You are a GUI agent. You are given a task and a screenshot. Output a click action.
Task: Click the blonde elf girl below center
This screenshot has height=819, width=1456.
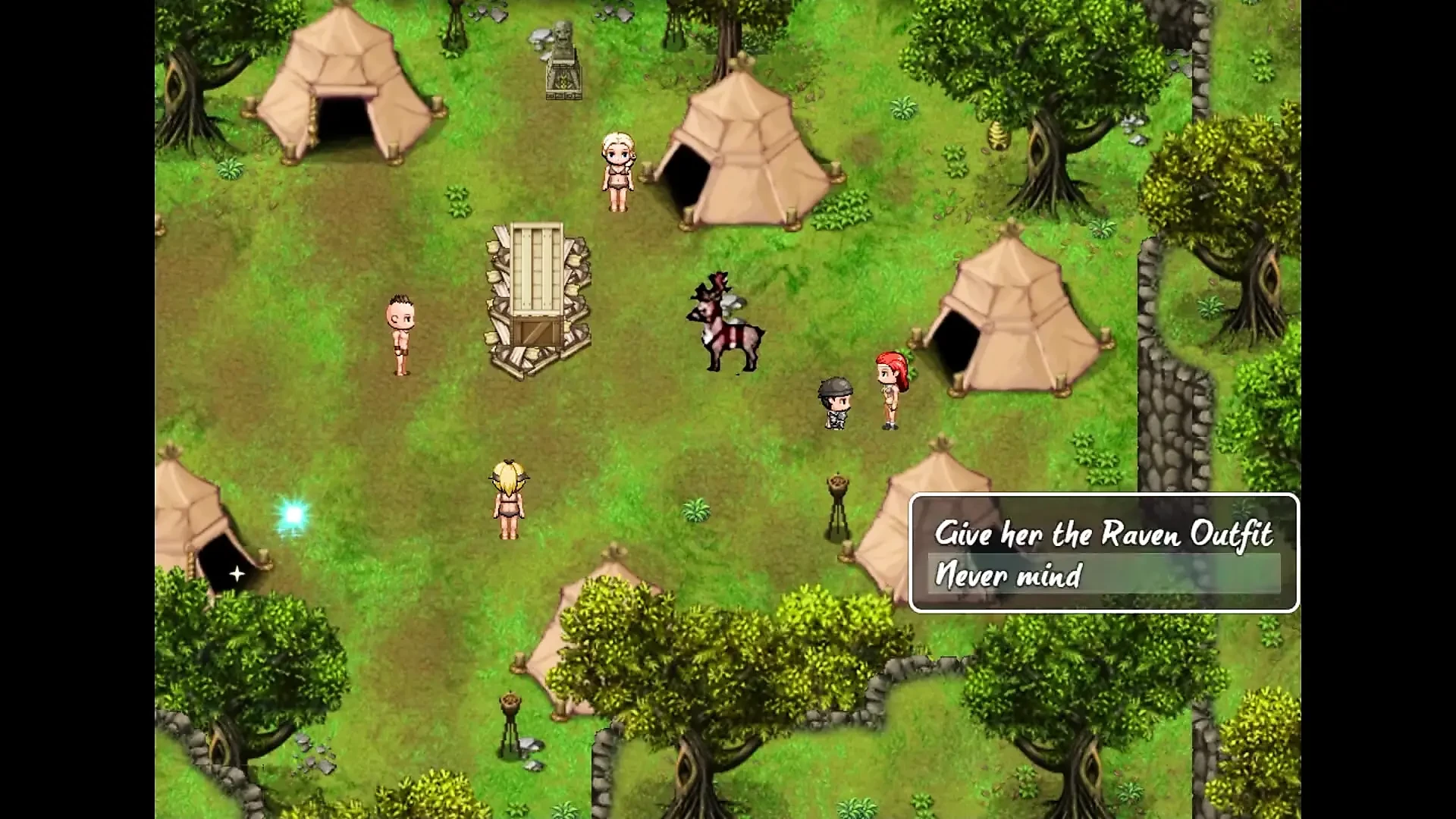click(510, 497)
